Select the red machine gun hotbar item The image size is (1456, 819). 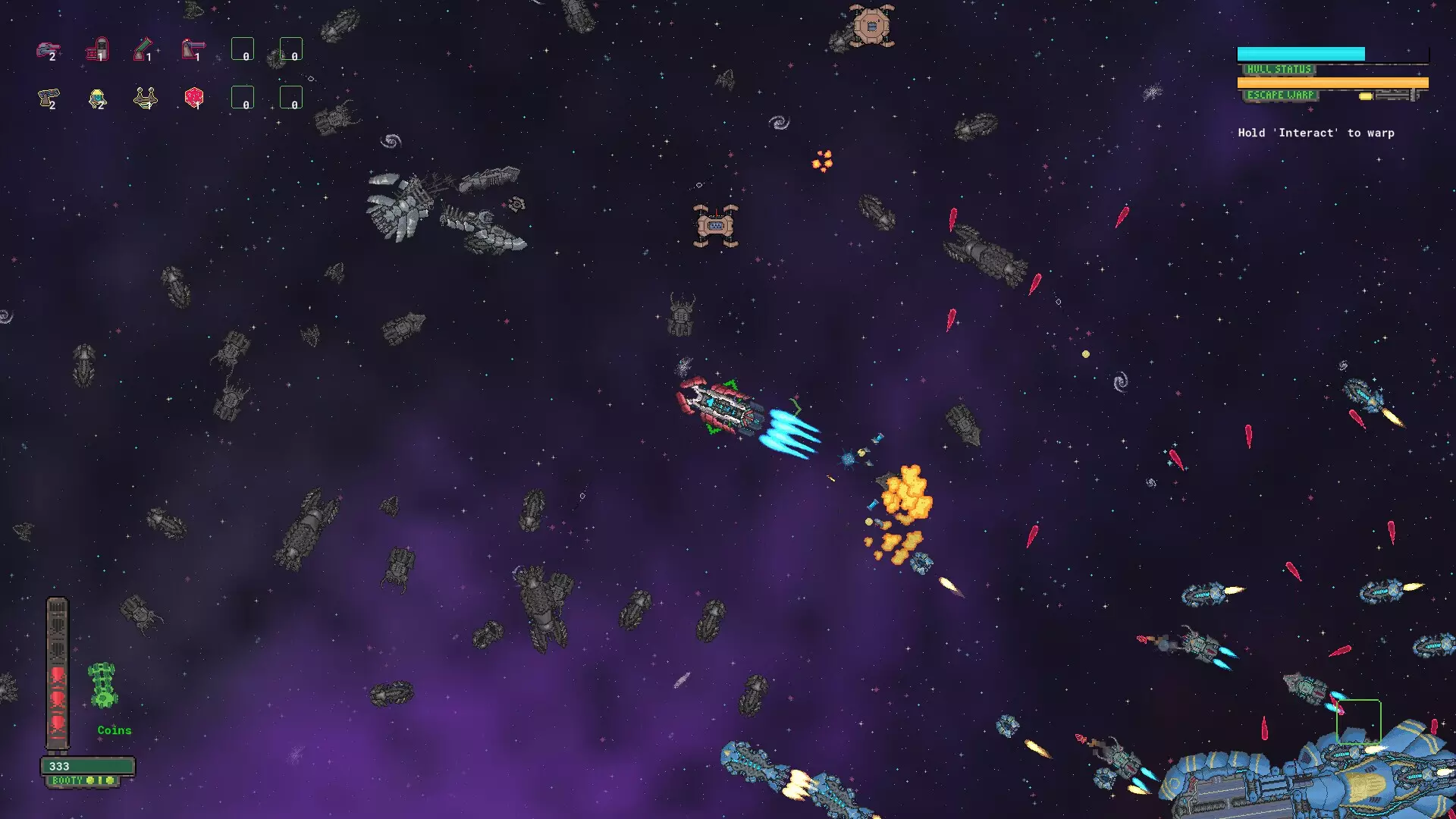193,49
